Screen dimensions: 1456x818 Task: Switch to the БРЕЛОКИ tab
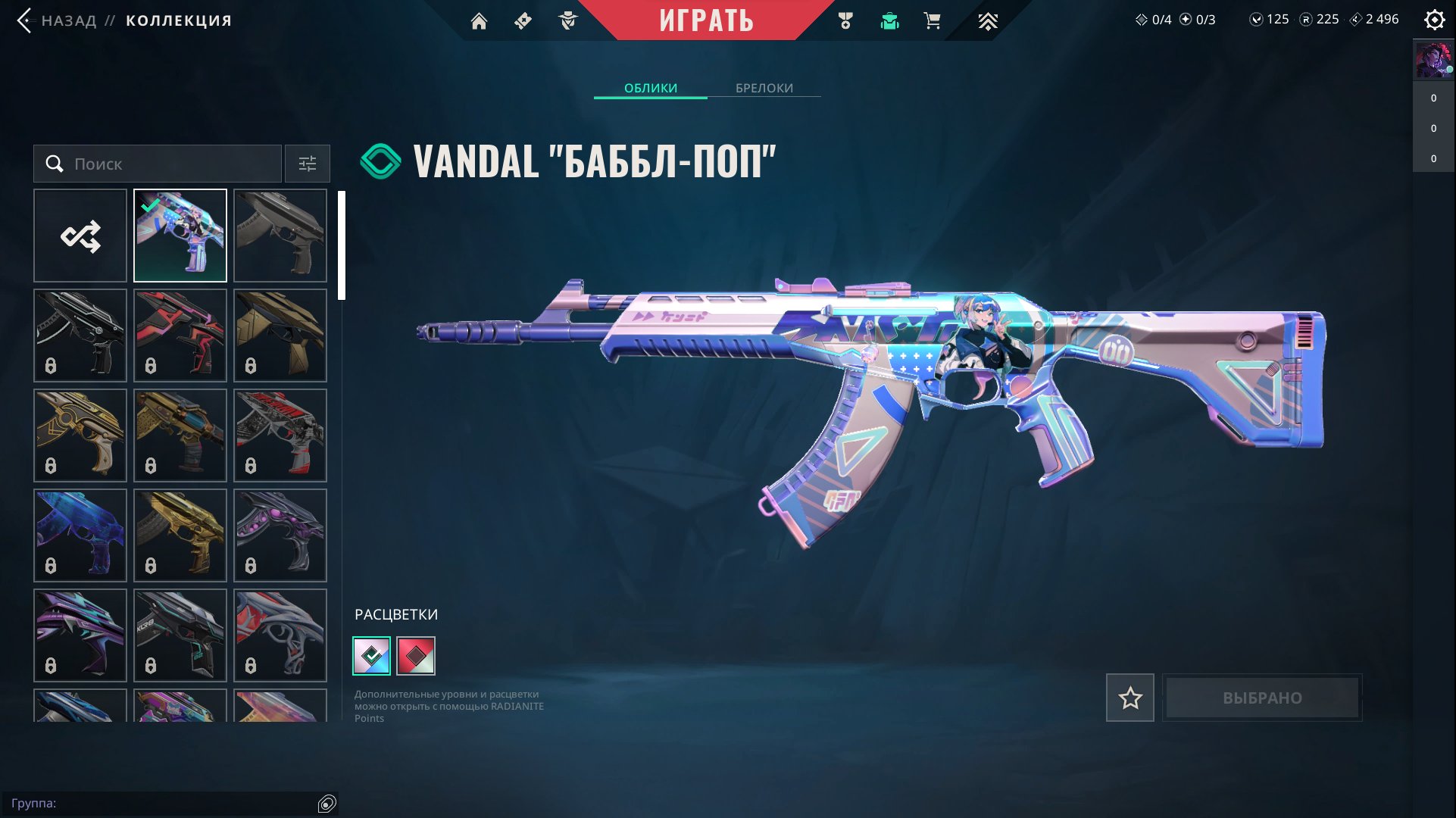coord(764,88)
